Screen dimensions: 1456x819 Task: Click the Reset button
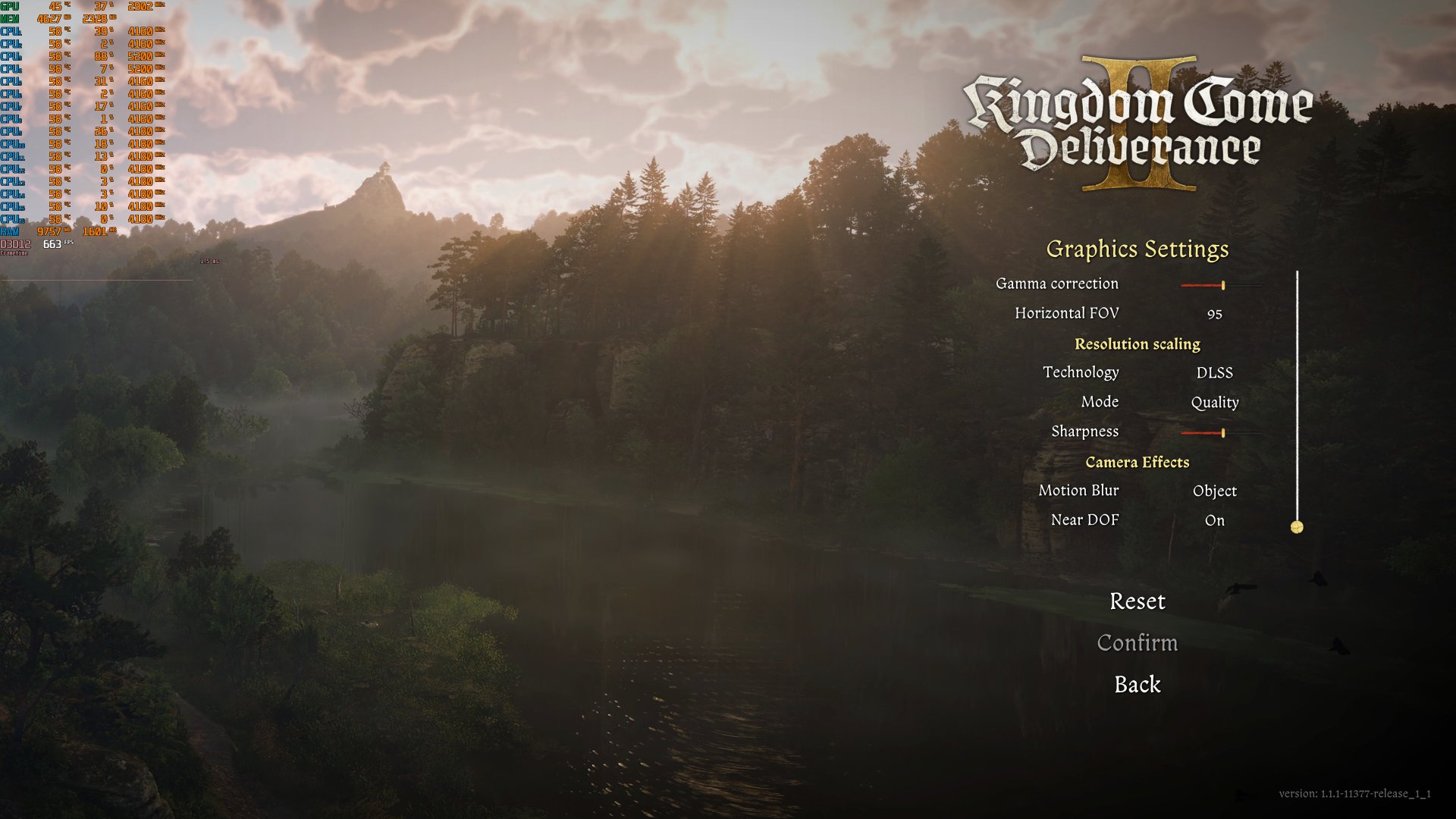pyautogui.click(x=1137, y=602)
